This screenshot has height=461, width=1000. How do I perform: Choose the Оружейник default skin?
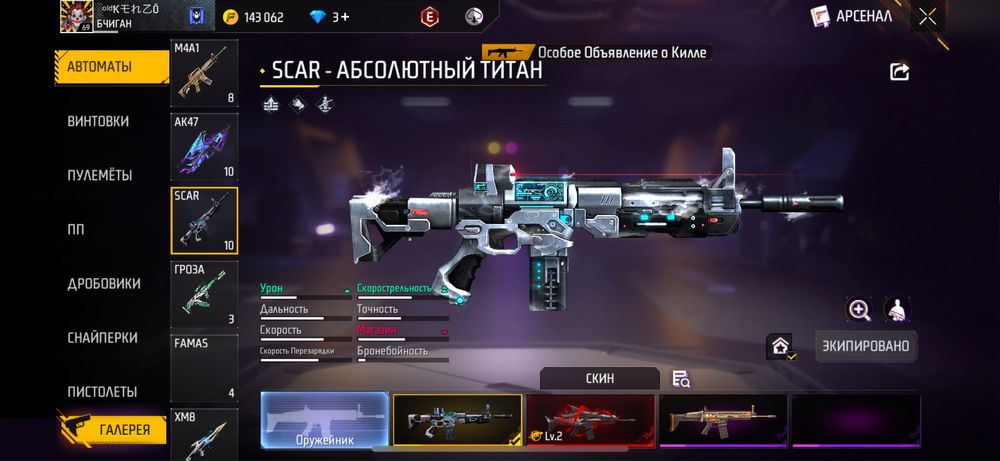(325, 418)
